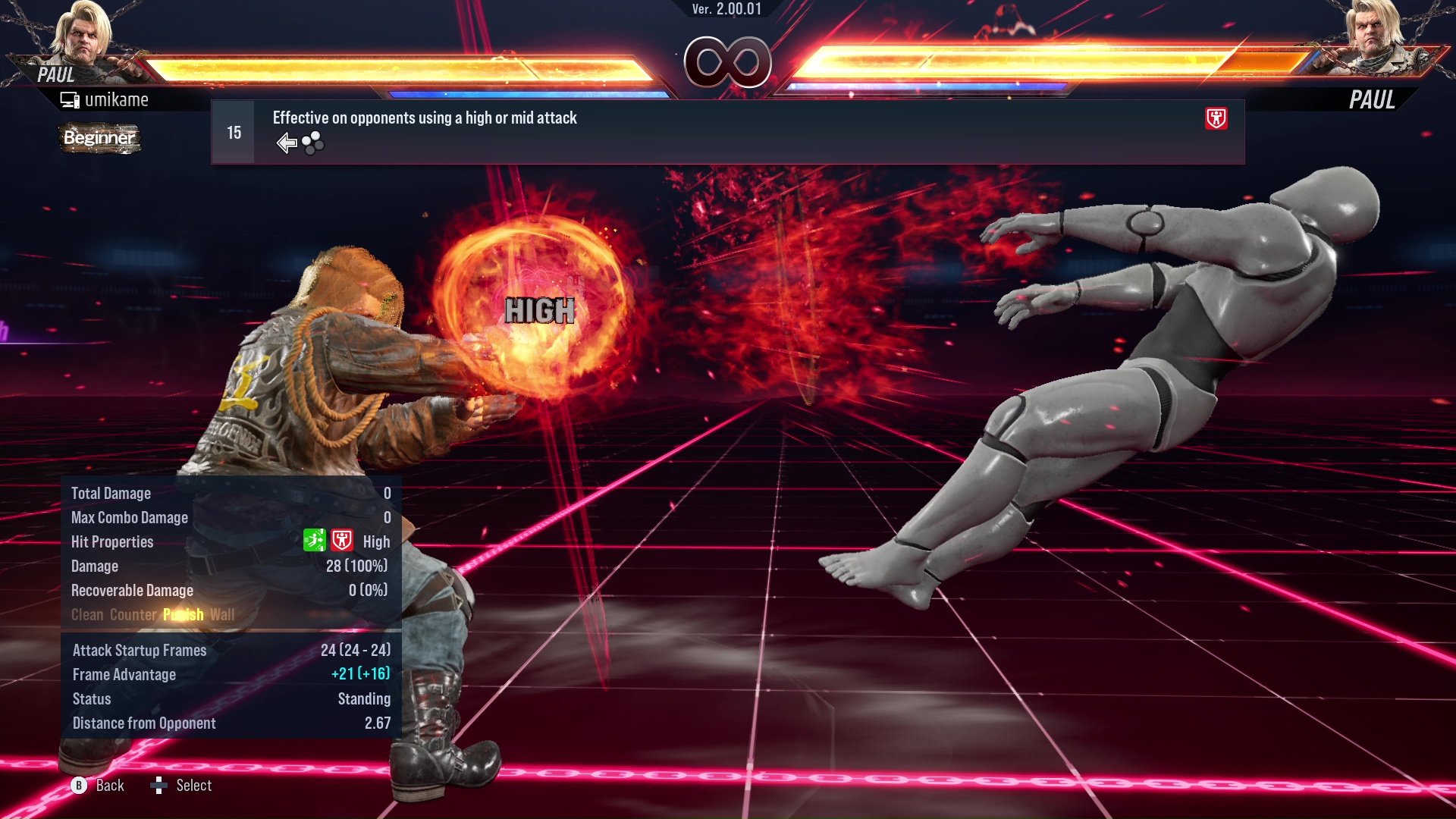Click the Beginner rank badge

pos(99,138)
